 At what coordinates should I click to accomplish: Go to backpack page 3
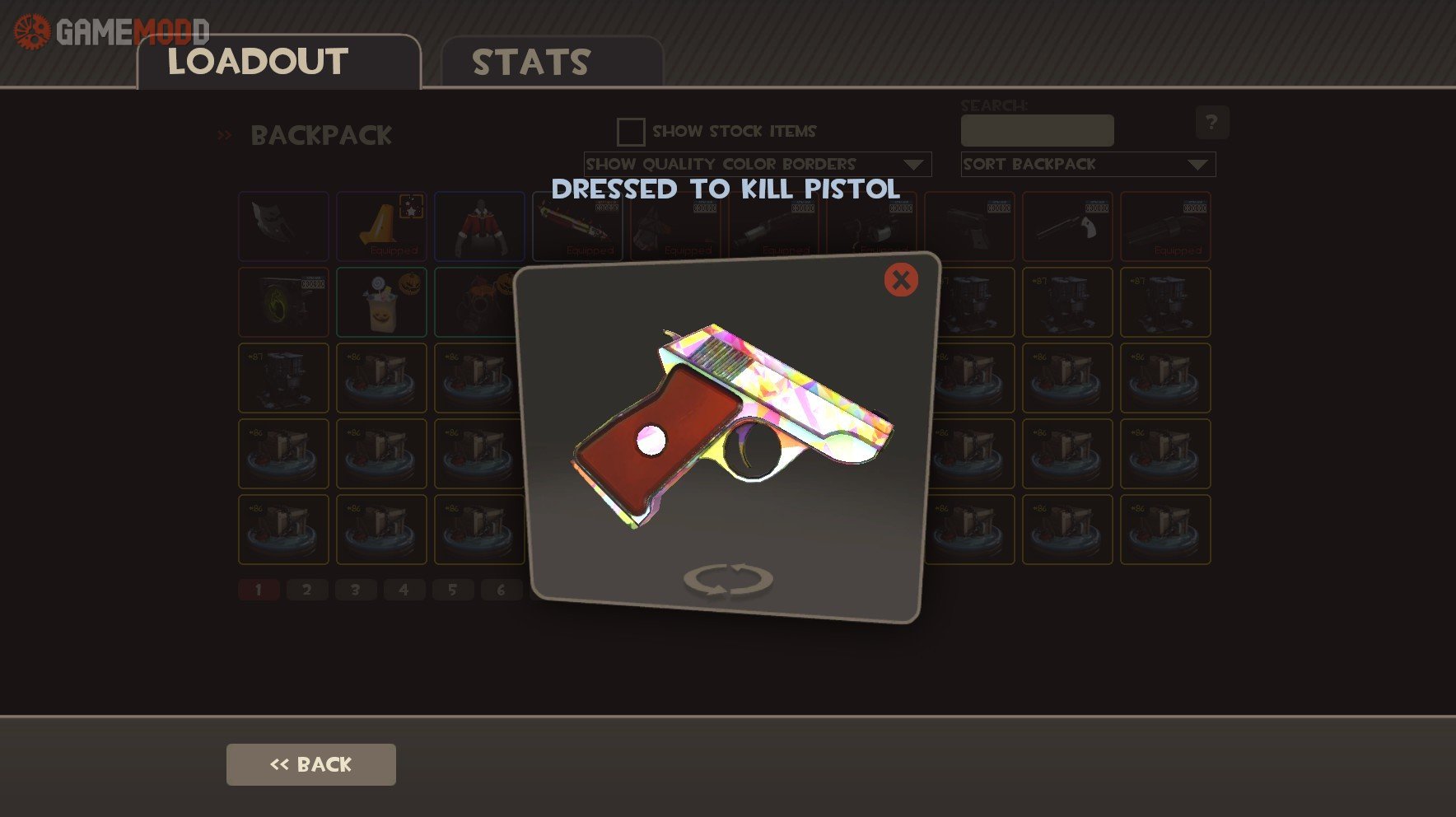(x=356, y=590)
